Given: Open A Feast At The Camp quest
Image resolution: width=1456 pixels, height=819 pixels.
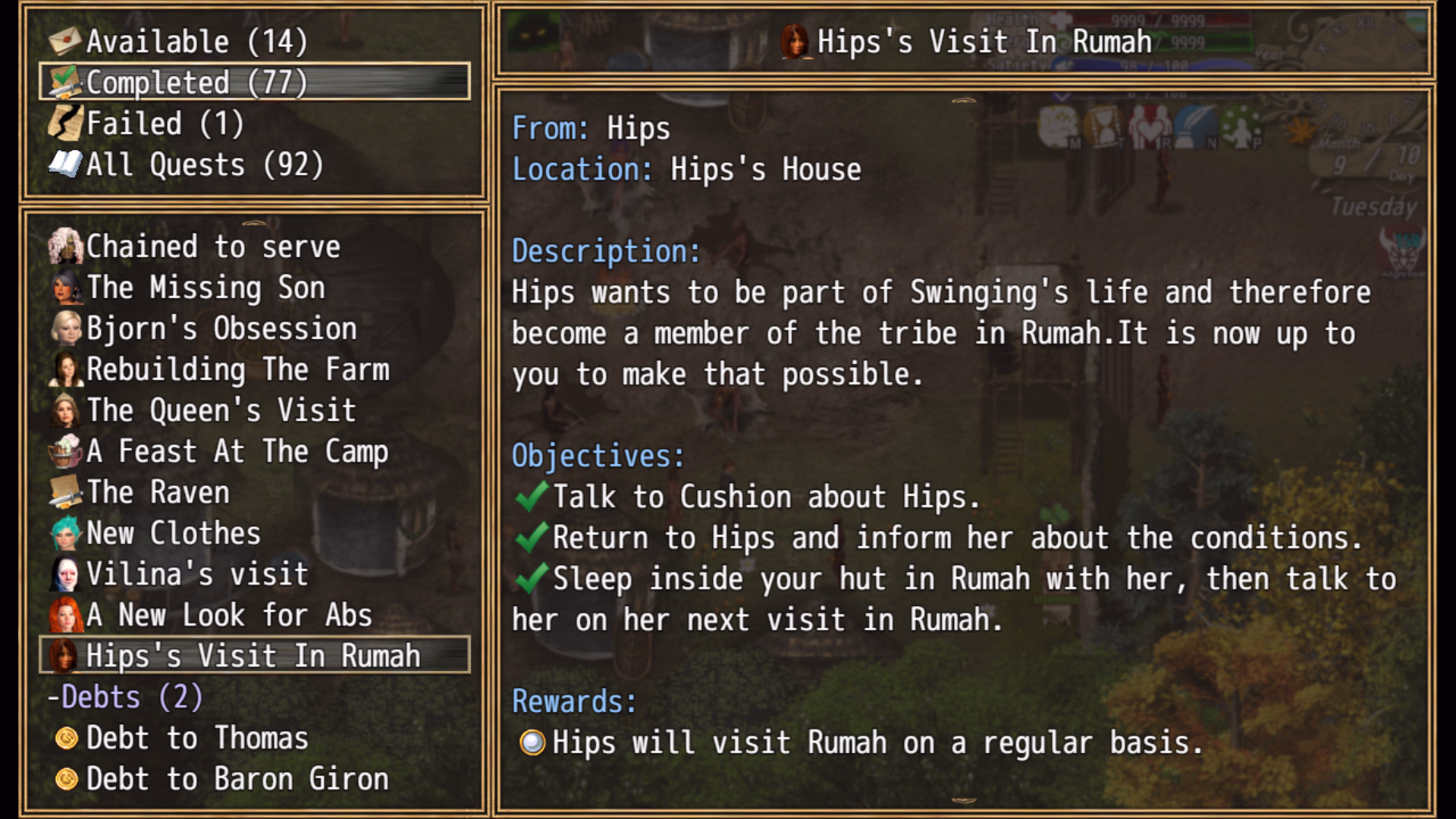Looking at the screenshot, I should point(237,451).
